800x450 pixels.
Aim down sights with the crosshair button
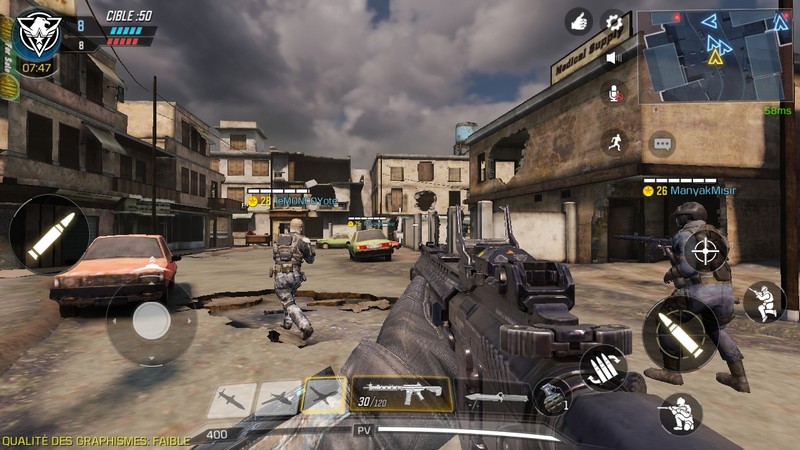(706, 250)
